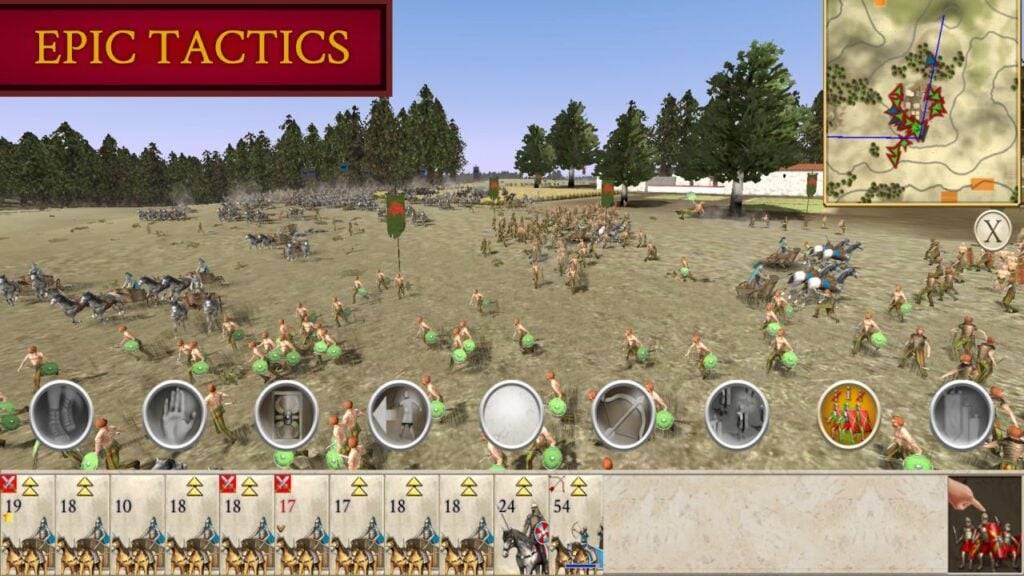Tap the blank white circular button
Image resolution: width=1024 pixels, height=576 pixels.
[511, 414]
